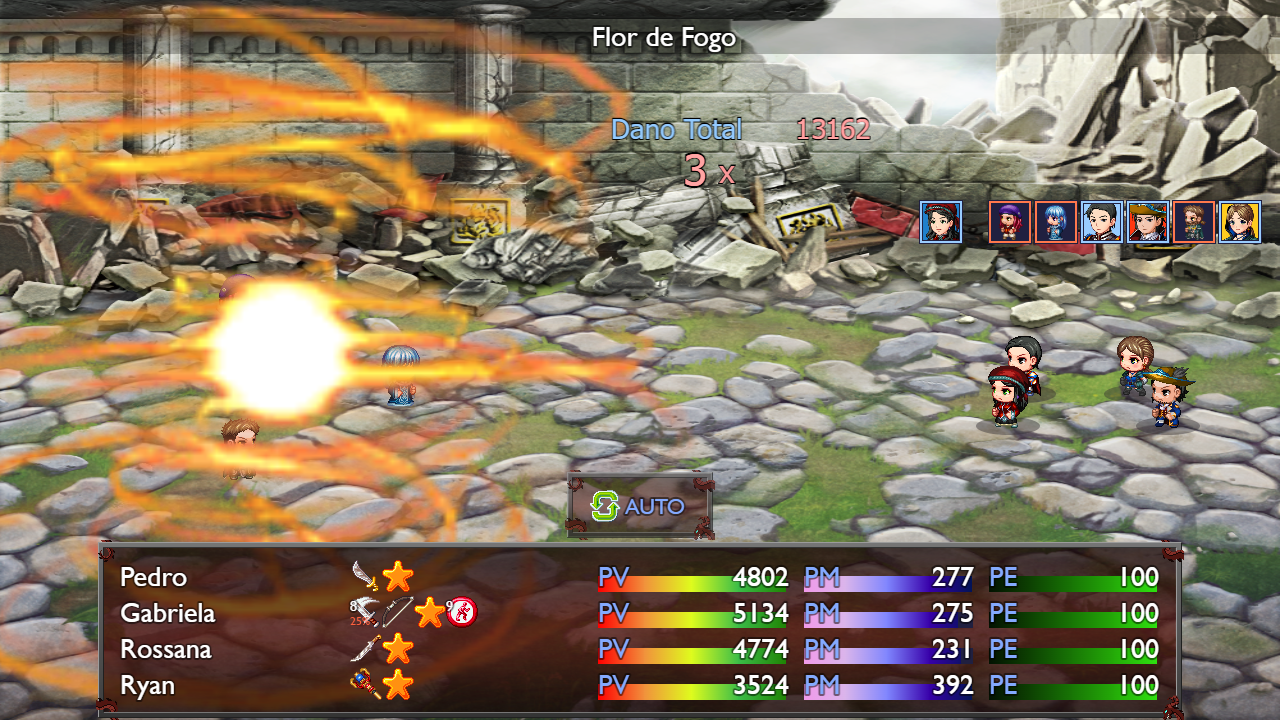Viewport: 1280px width, 720px height.
Task: Select Pedro in the party list
Action: [x=153, y=577]
